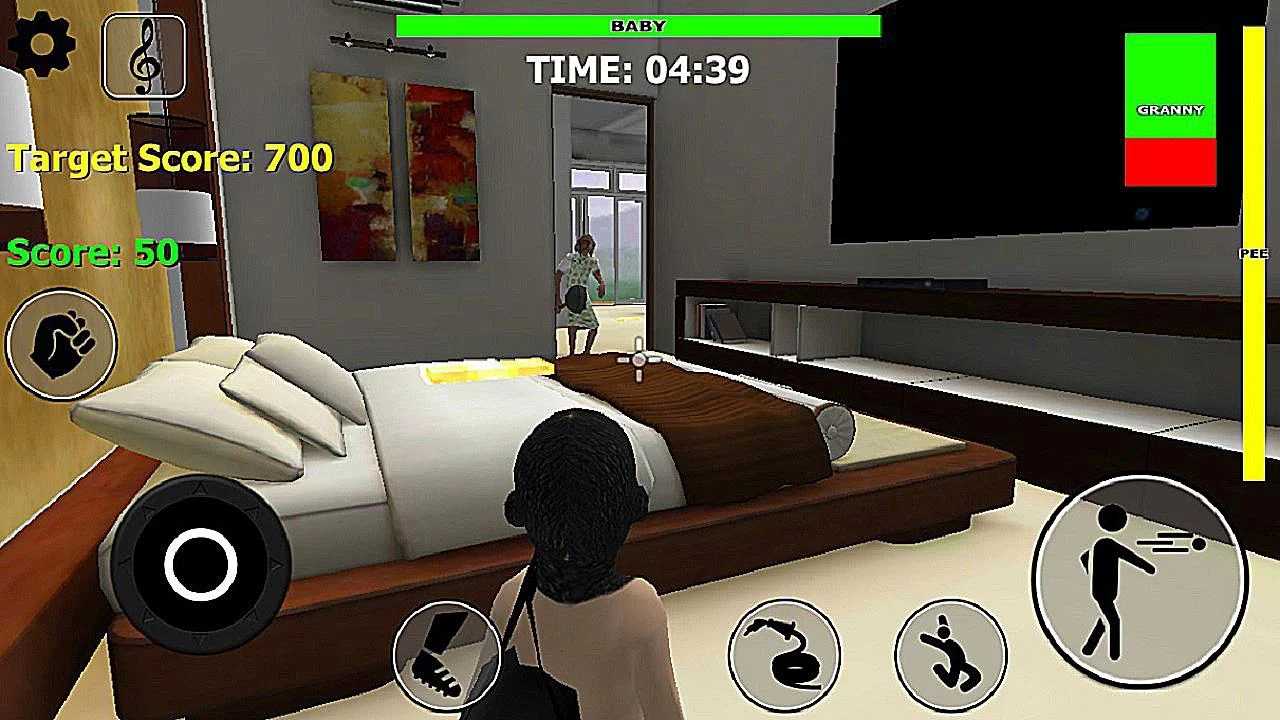The image size is (1280, 720).
Task: Toggle the punch stance with fist icon
Action: tap(62, 344)
